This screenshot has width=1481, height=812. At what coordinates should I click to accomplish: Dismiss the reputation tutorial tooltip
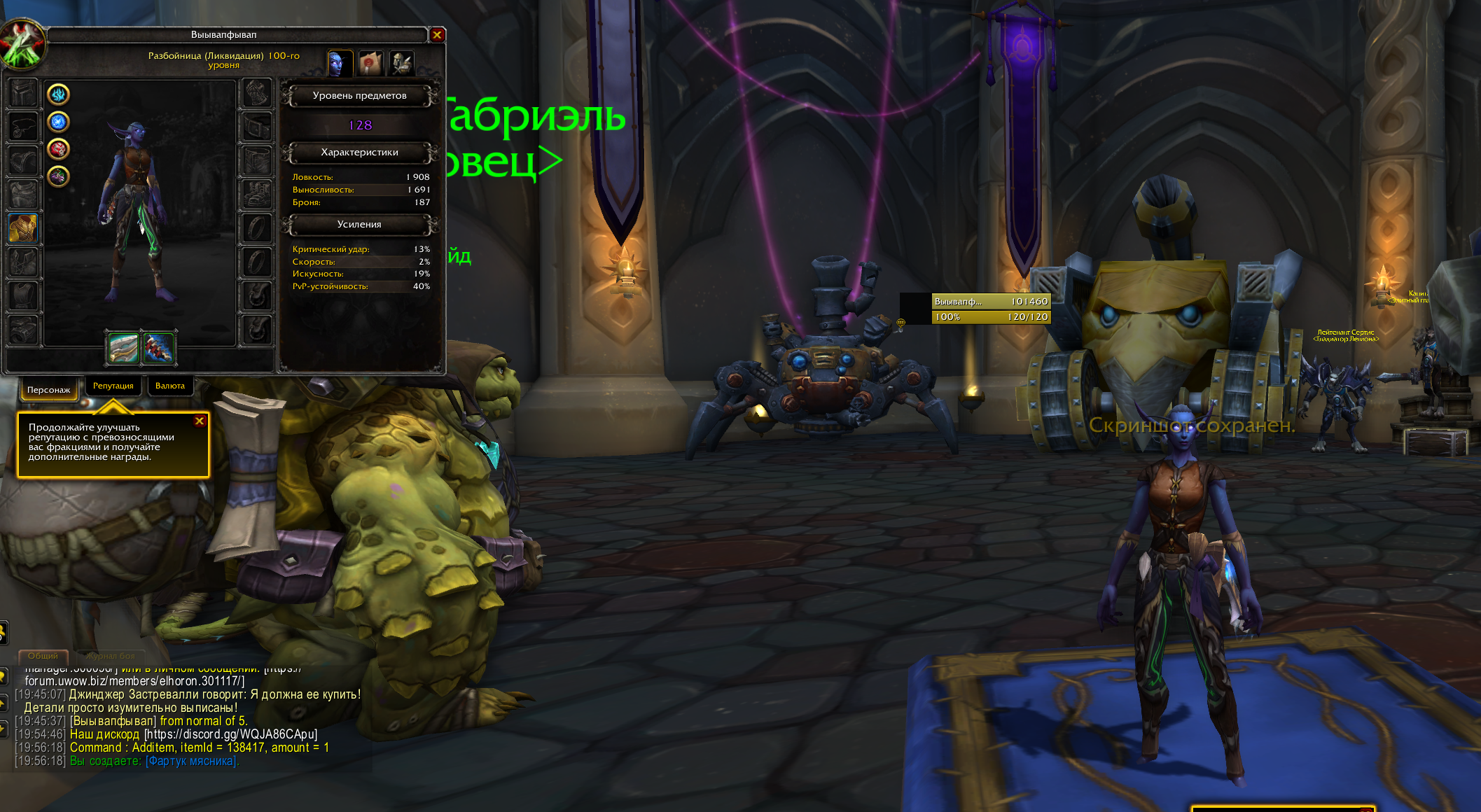click(200, 421)
